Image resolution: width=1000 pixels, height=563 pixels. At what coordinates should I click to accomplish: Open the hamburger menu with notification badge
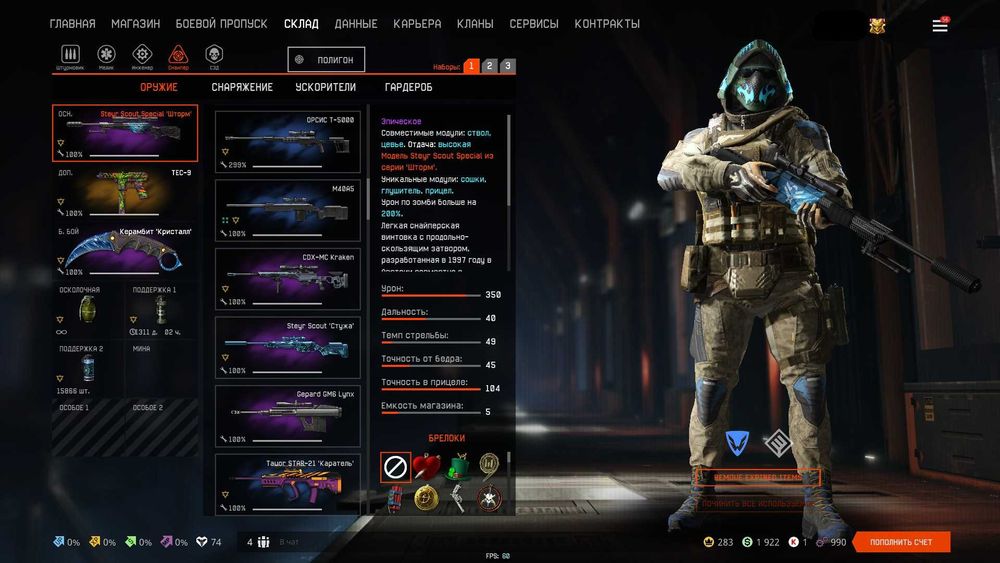(940, 26)
